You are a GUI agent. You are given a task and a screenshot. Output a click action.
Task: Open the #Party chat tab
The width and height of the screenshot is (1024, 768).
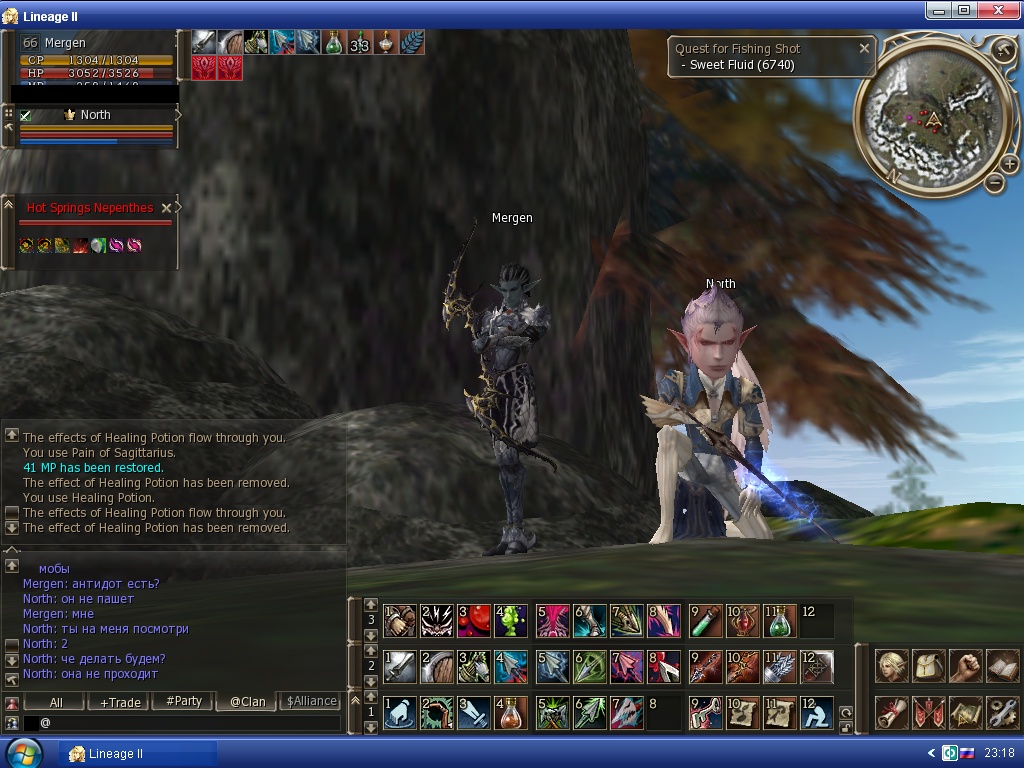point(184,702)
